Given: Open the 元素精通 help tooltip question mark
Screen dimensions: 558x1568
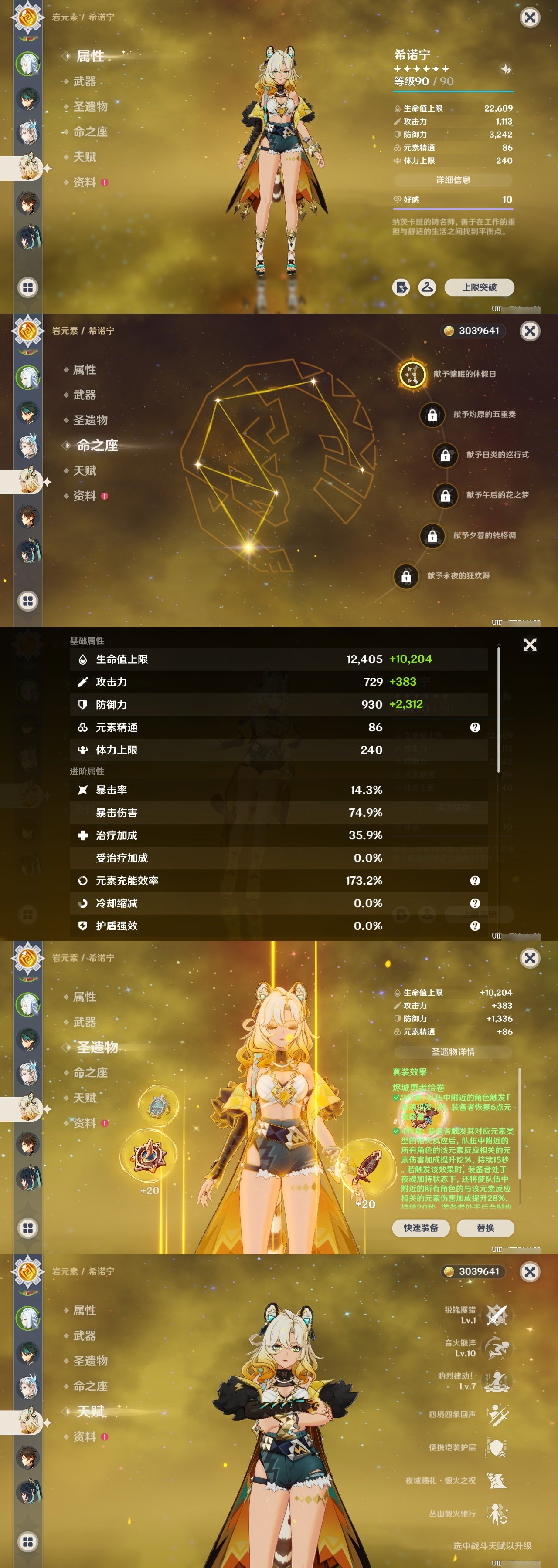Looking at the screenshot, I should pos(475,727).
